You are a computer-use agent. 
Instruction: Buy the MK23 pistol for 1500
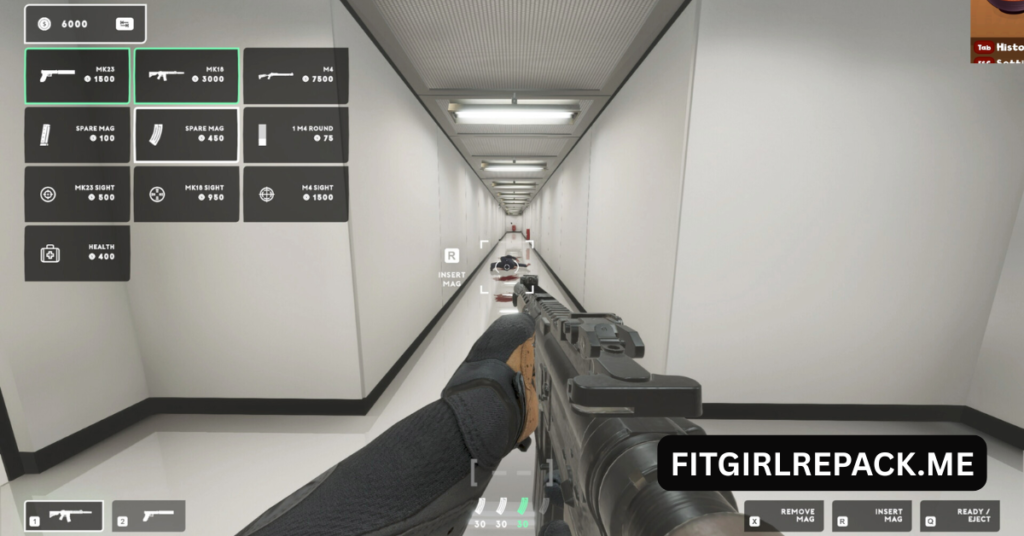77,75
